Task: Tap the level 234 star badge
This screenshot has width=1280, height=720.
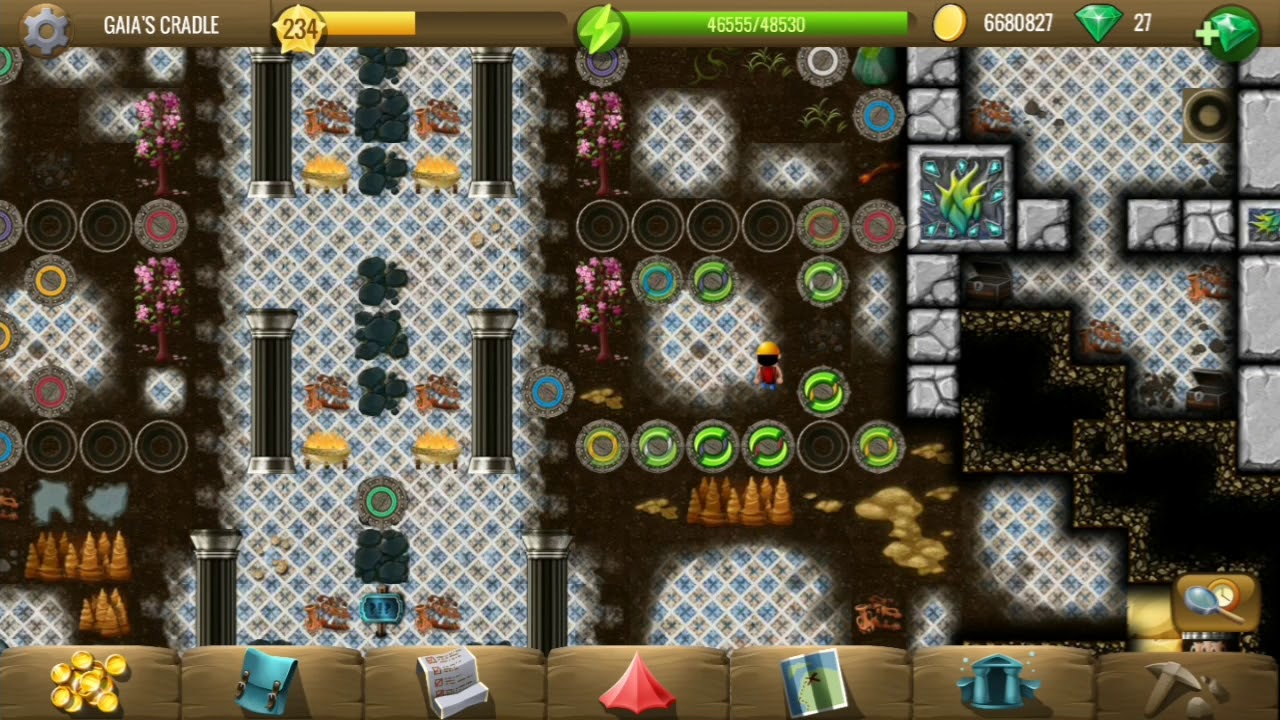Action: [298, 28]
